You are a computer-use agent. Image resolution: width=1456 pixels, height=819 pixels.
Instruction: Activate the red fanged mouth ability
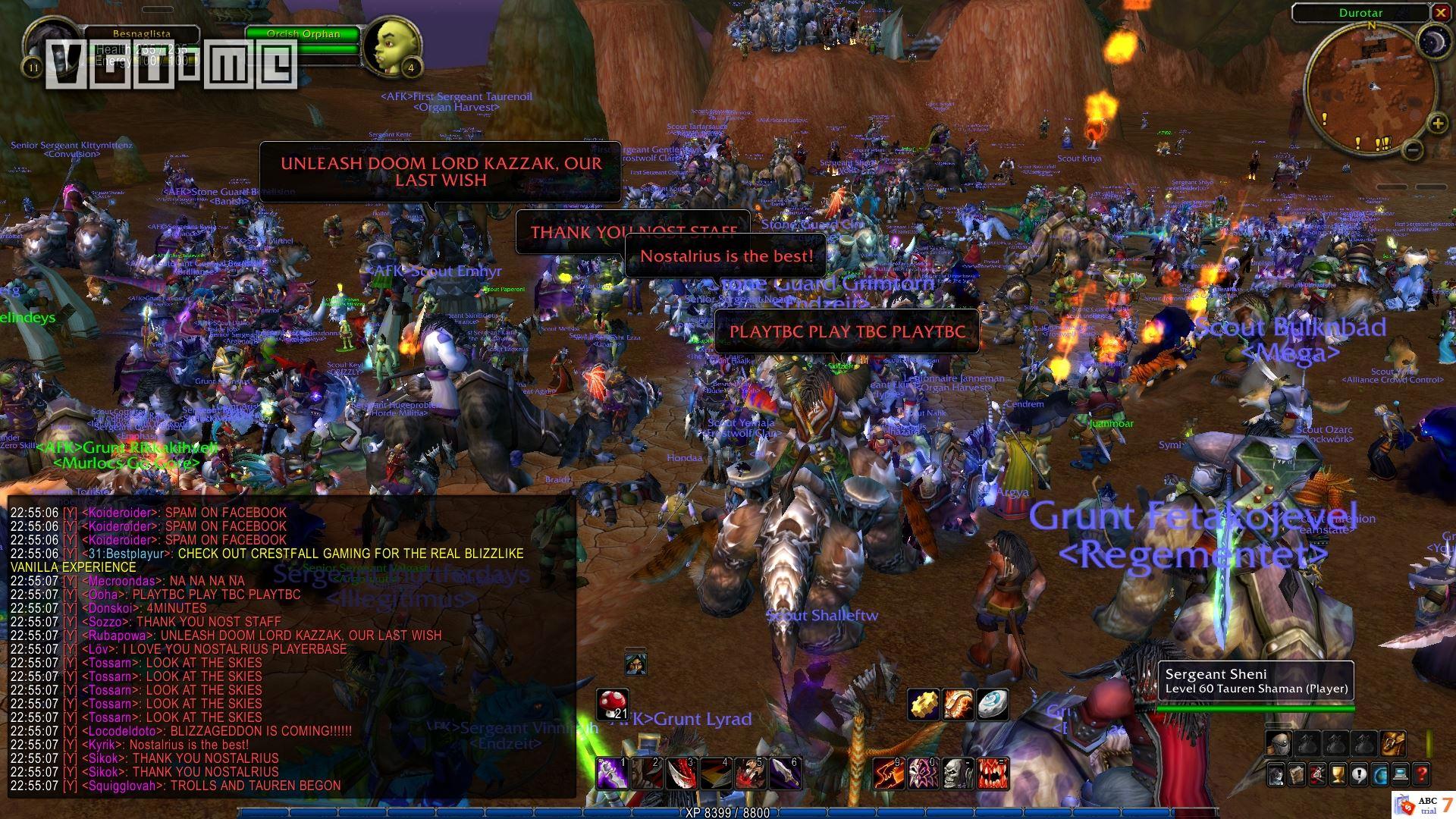(x=993, y=773)
